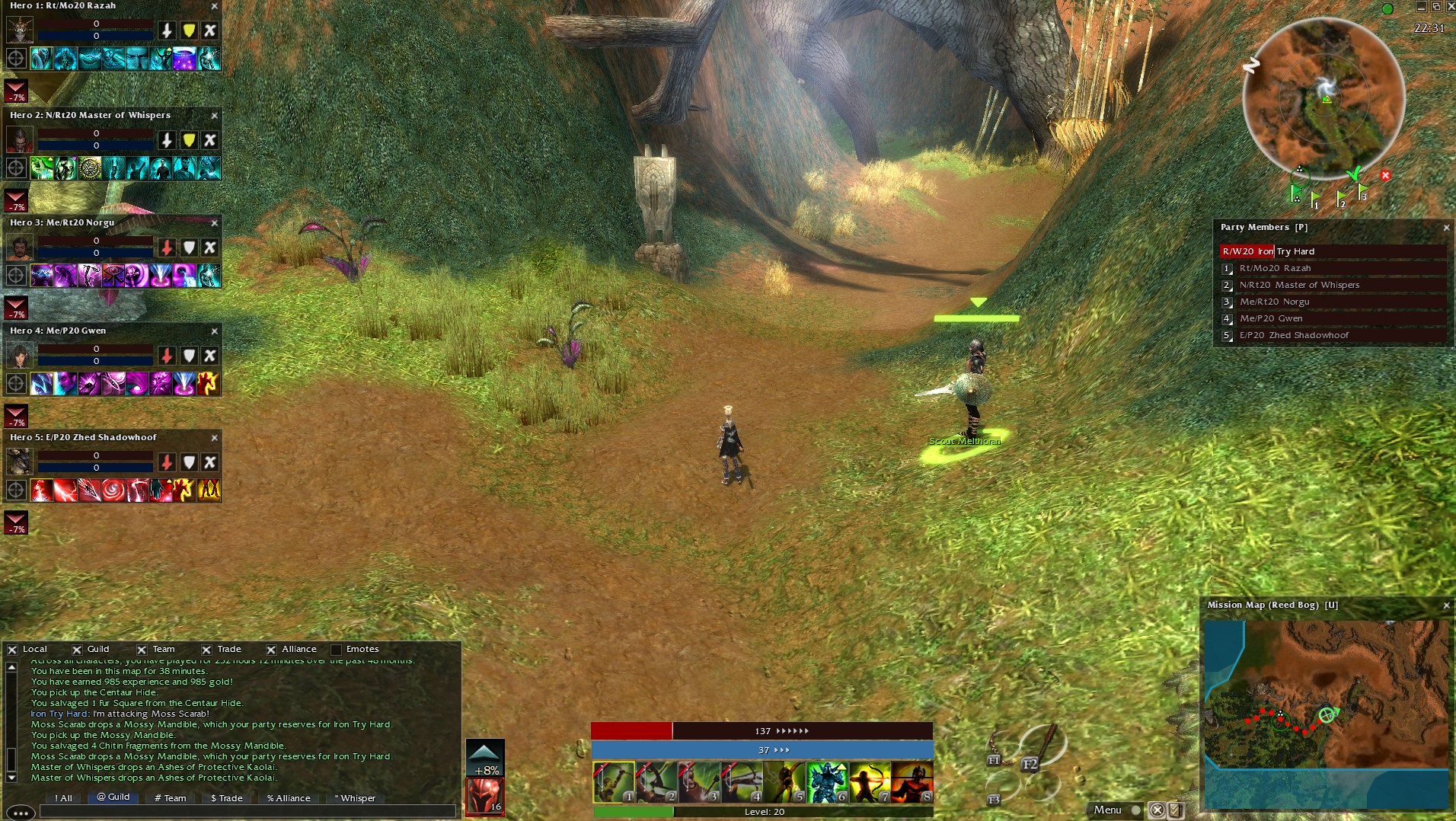The image size is (1456, 821).
Task: Close the Hero 1 Razah panel
Action: 214,6
